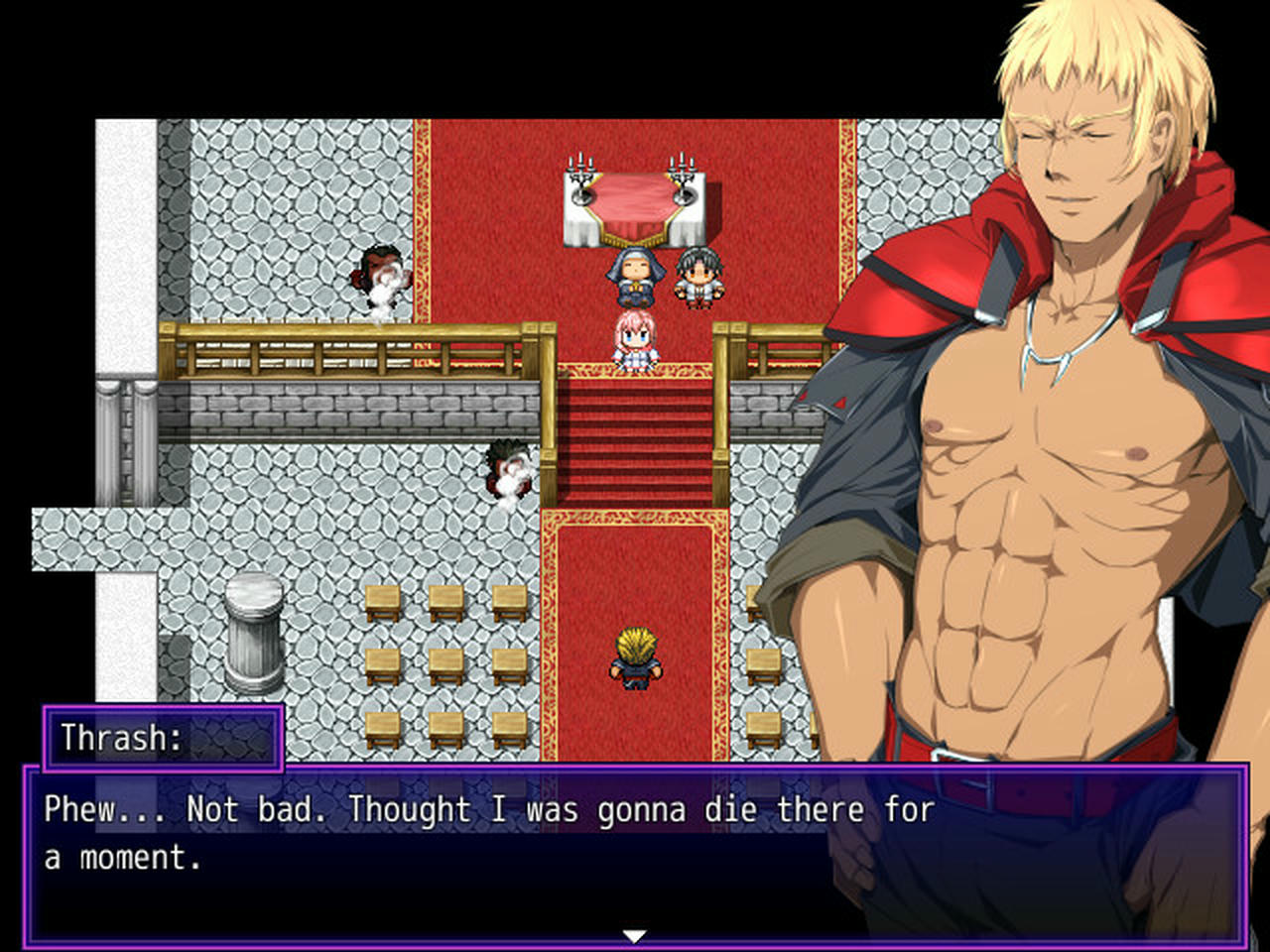
Task: Advance dialogue with the white continue arrow
Action: pyautogui.click(x=634, y=935)
